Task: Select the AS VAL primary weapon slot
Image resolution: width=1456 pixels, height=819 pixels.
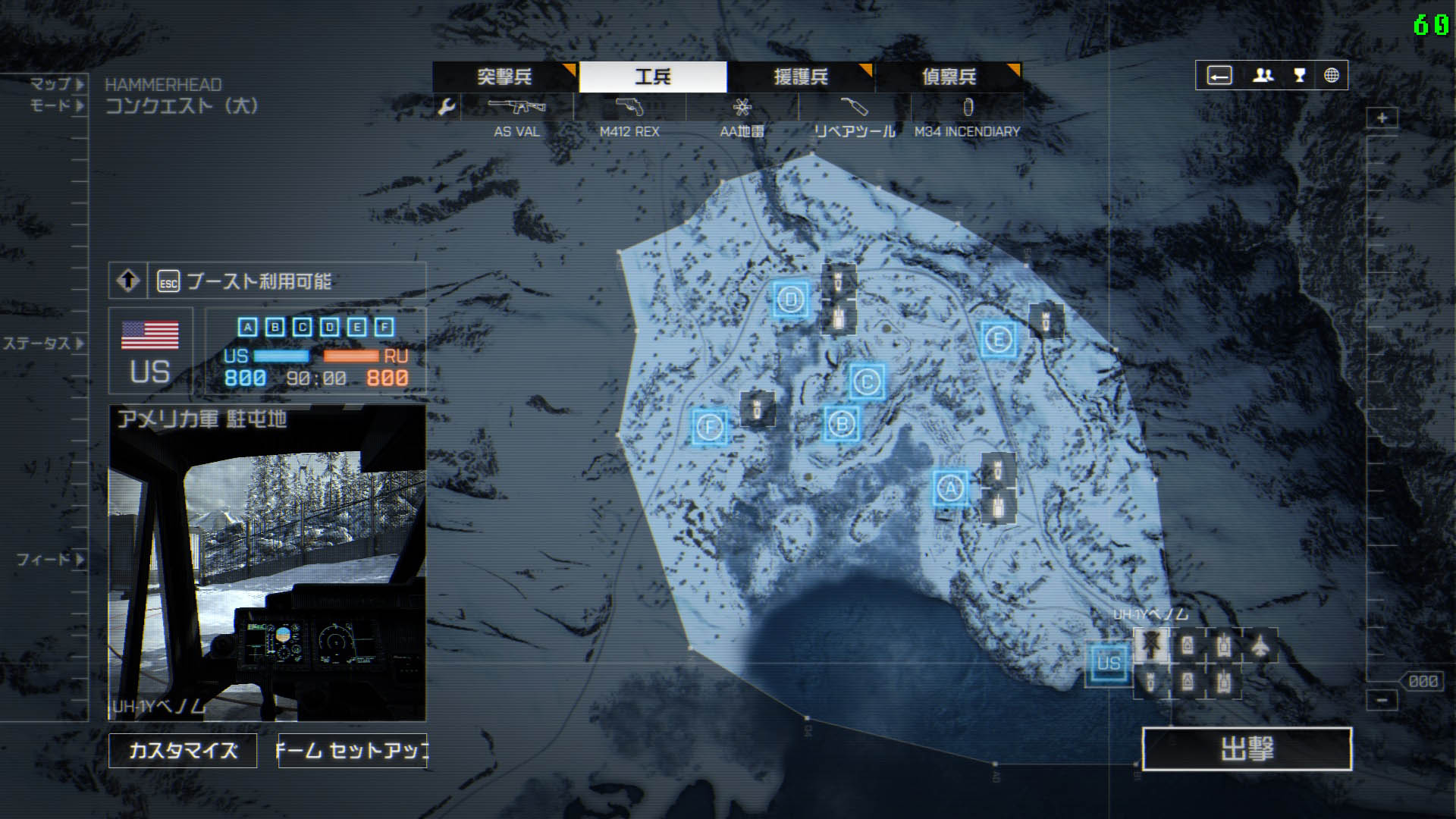Action: click(x=516, y=108)
